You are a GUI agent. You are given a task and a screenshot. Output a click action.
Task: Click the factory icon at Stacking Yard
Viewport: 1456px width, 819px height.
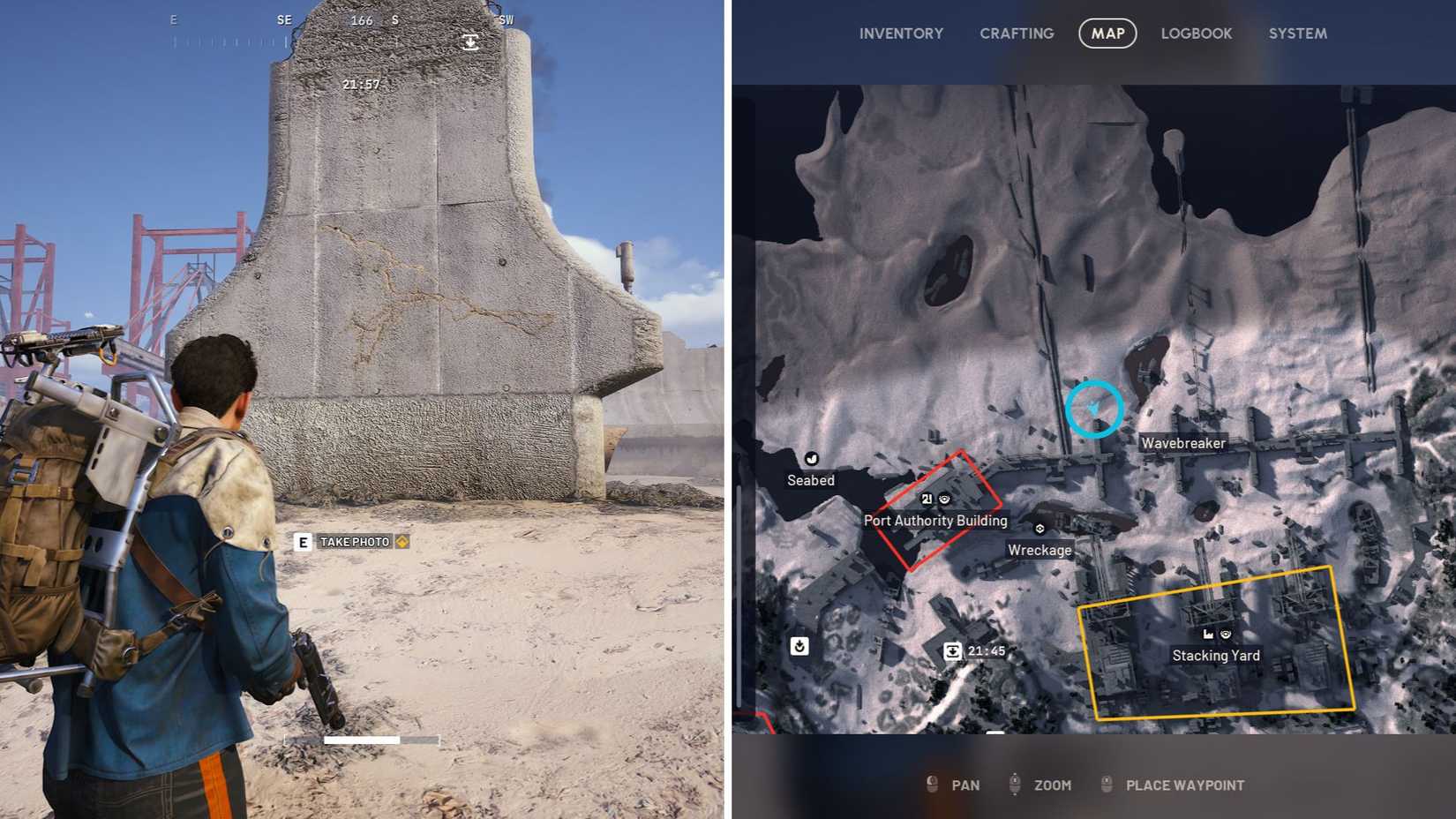click(x=1208, y=635)
